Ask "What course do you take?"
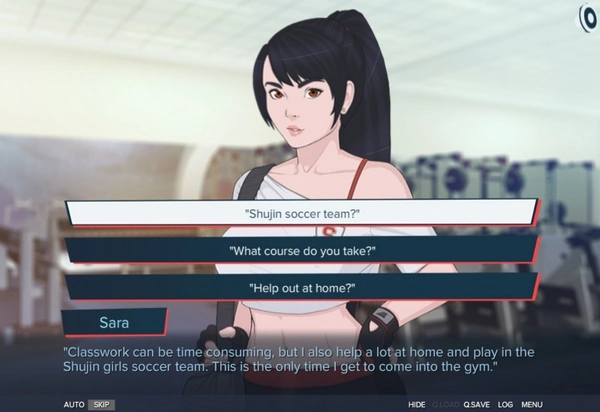 301,250
